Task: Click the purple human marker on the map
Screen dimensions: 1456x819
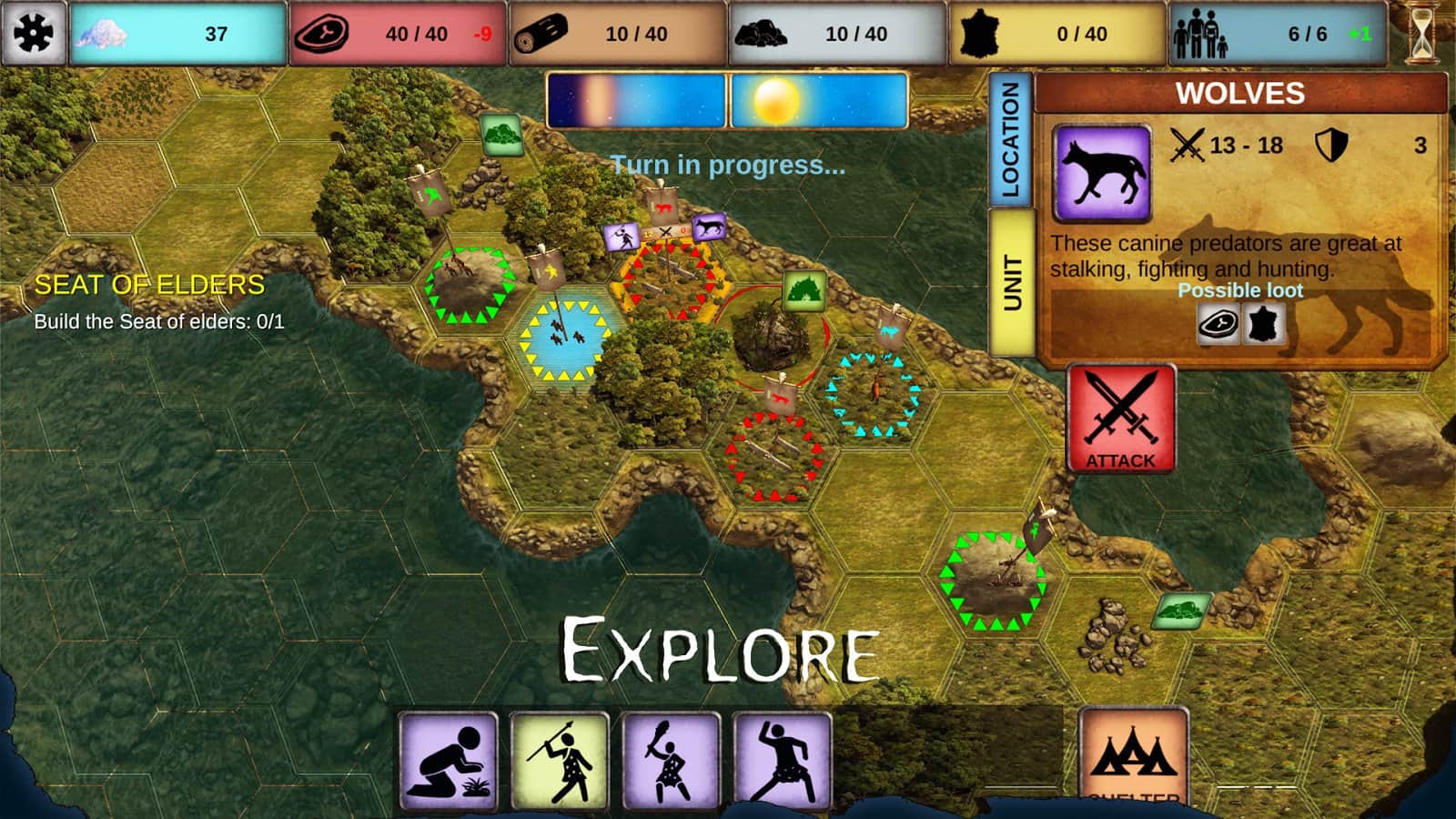Action: (x=623, y=238)
